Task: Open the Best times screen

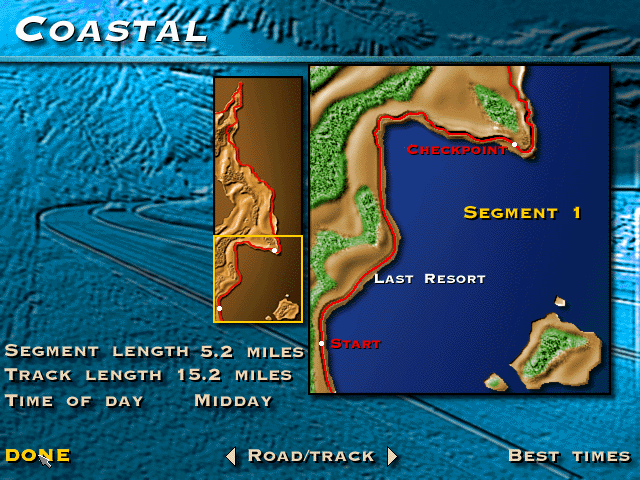Action: tap(569, 456)
